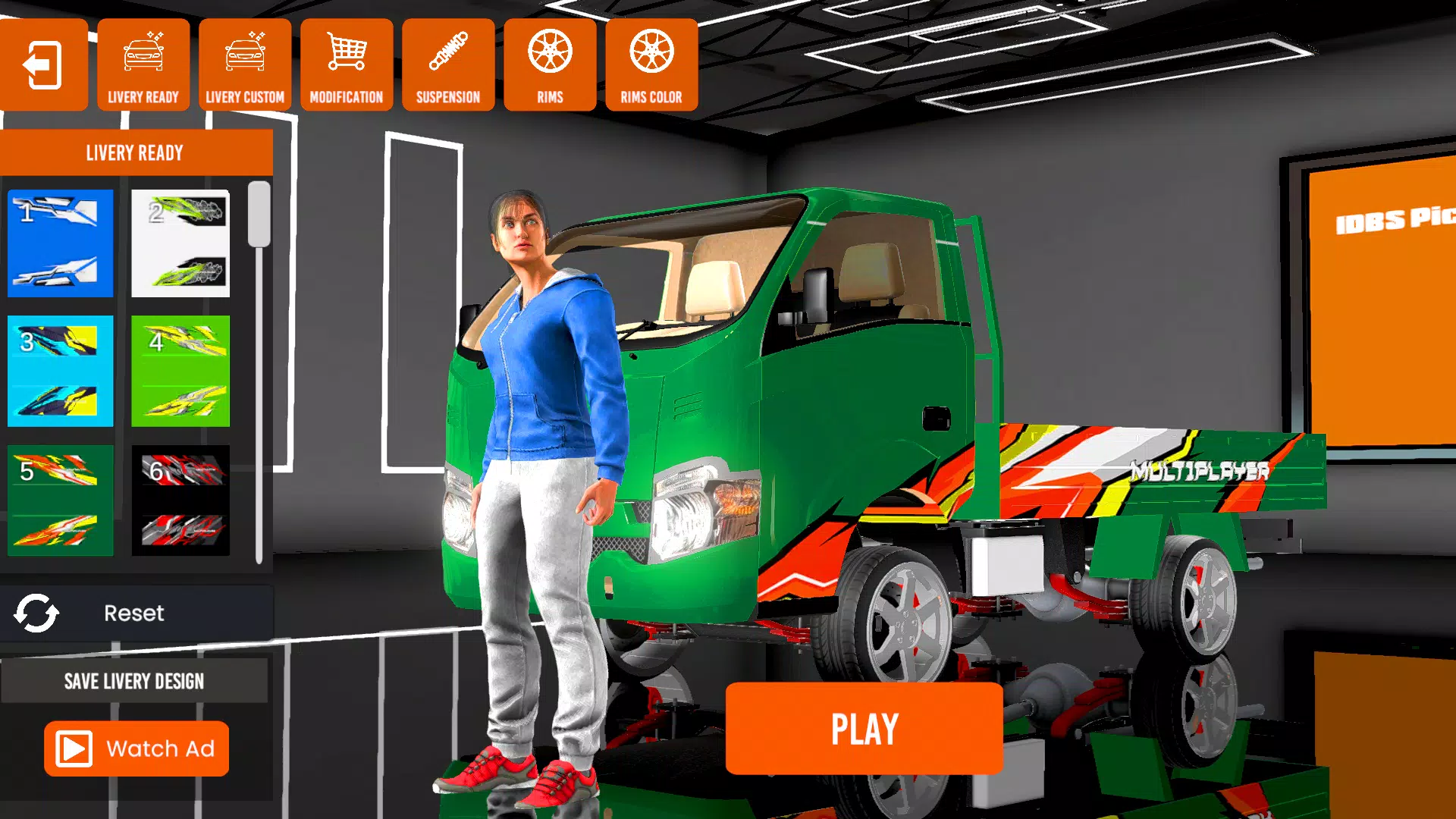1456x819 pixels.
Task: Apply livery design number 2
Action: pyautogui.click(x=180, y=243)
